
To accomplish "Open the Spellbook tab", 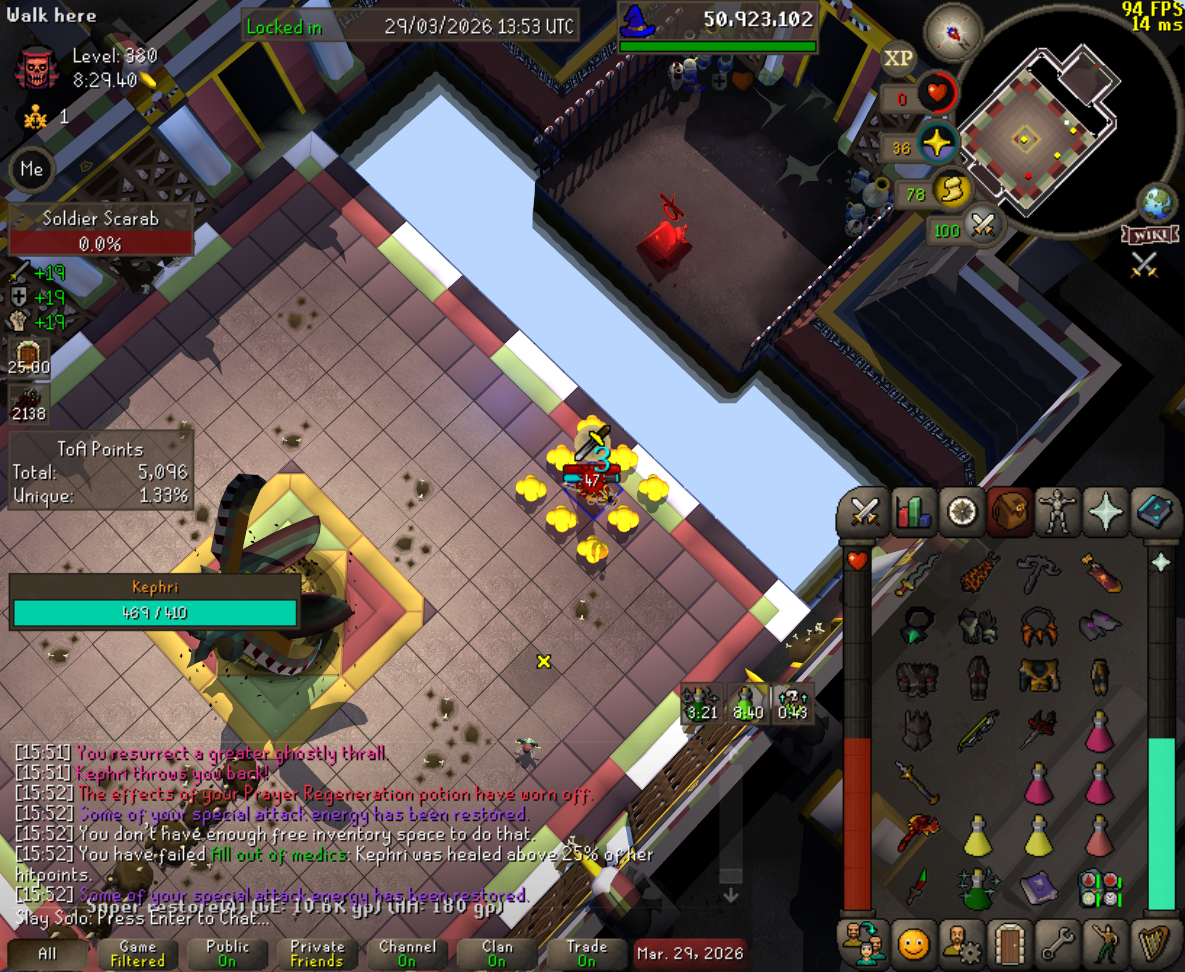I will pyautogui.click(x=1156, y=512).
